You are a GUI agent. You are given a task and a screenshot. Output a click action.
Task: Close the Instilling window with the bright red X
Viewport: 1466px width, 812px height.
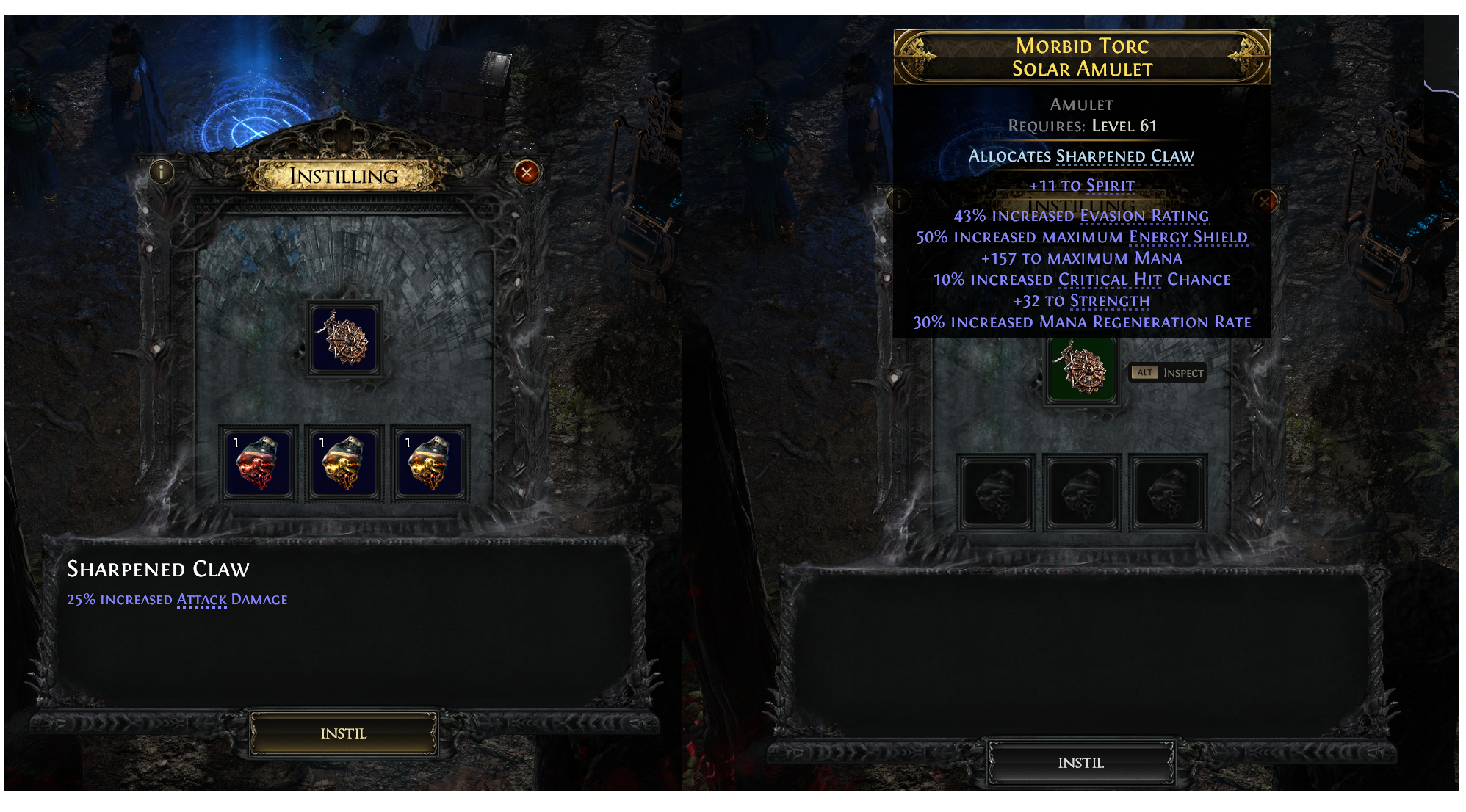pyautogui.click(x=527, y=173)
